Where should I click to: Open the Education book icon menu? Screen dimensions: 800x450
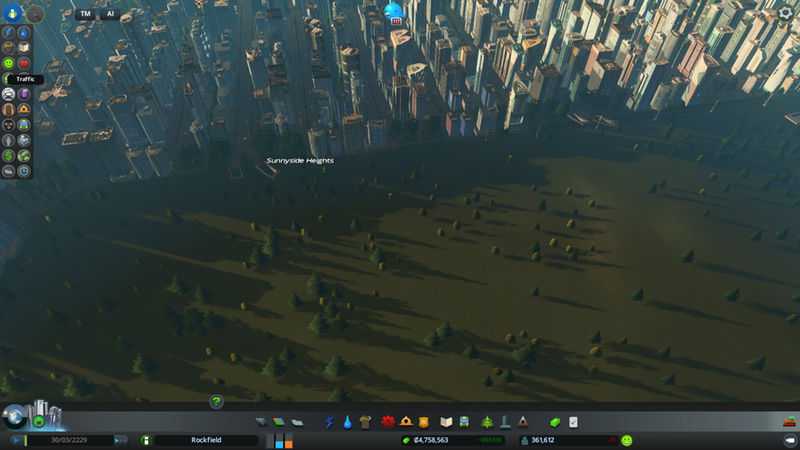(x=447, y=422)
